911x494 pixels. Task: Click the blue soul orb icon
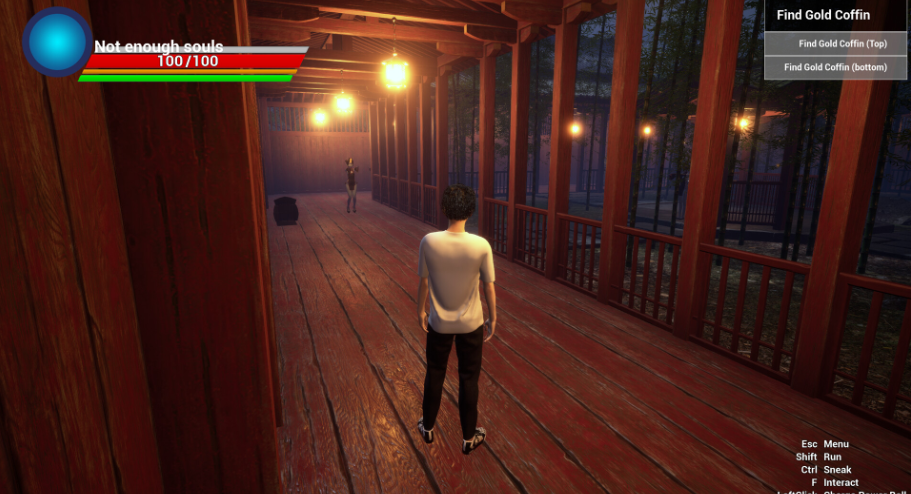pyautogui.click(x=57, y=43)
